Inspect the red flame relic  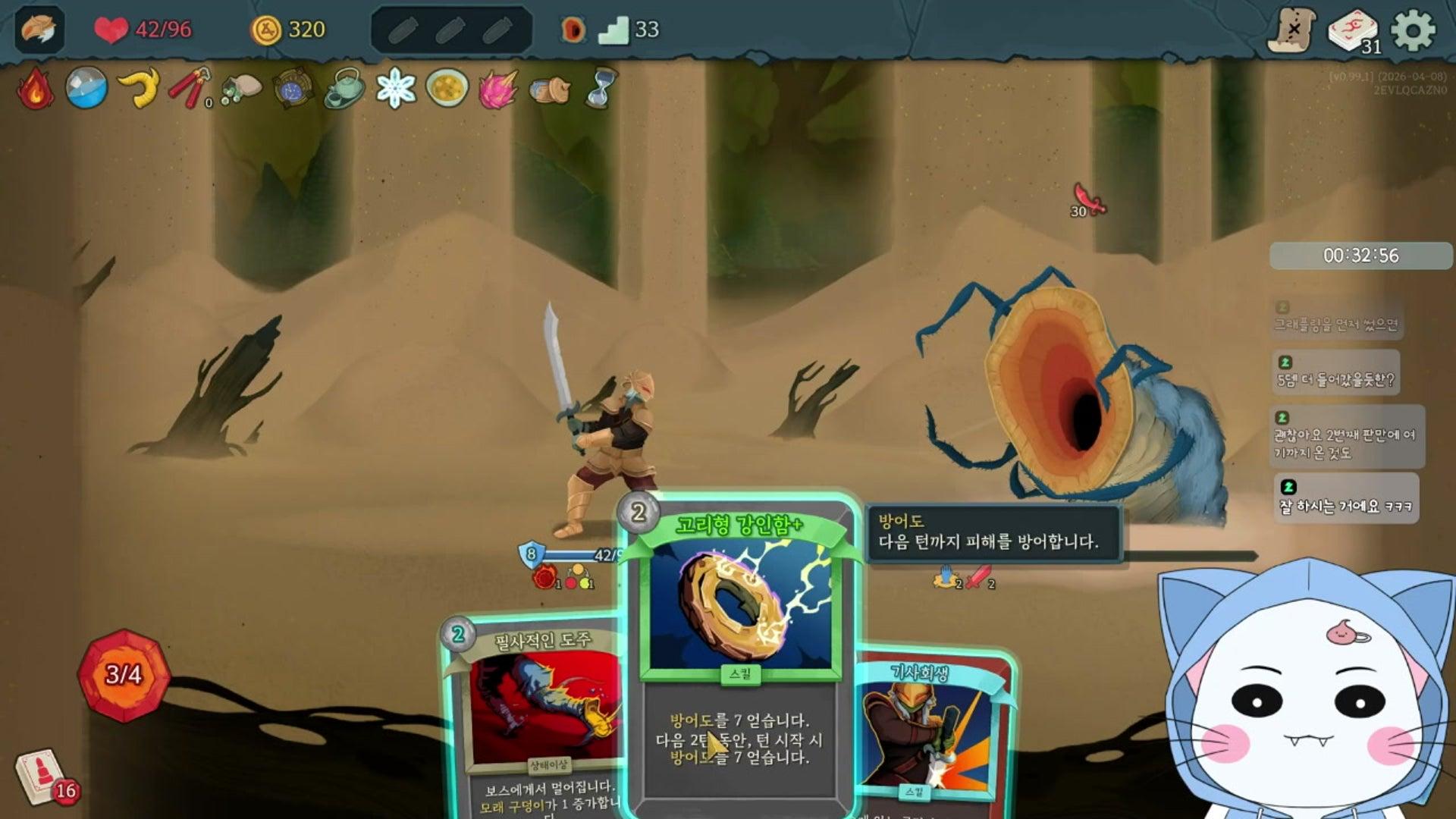35,89
